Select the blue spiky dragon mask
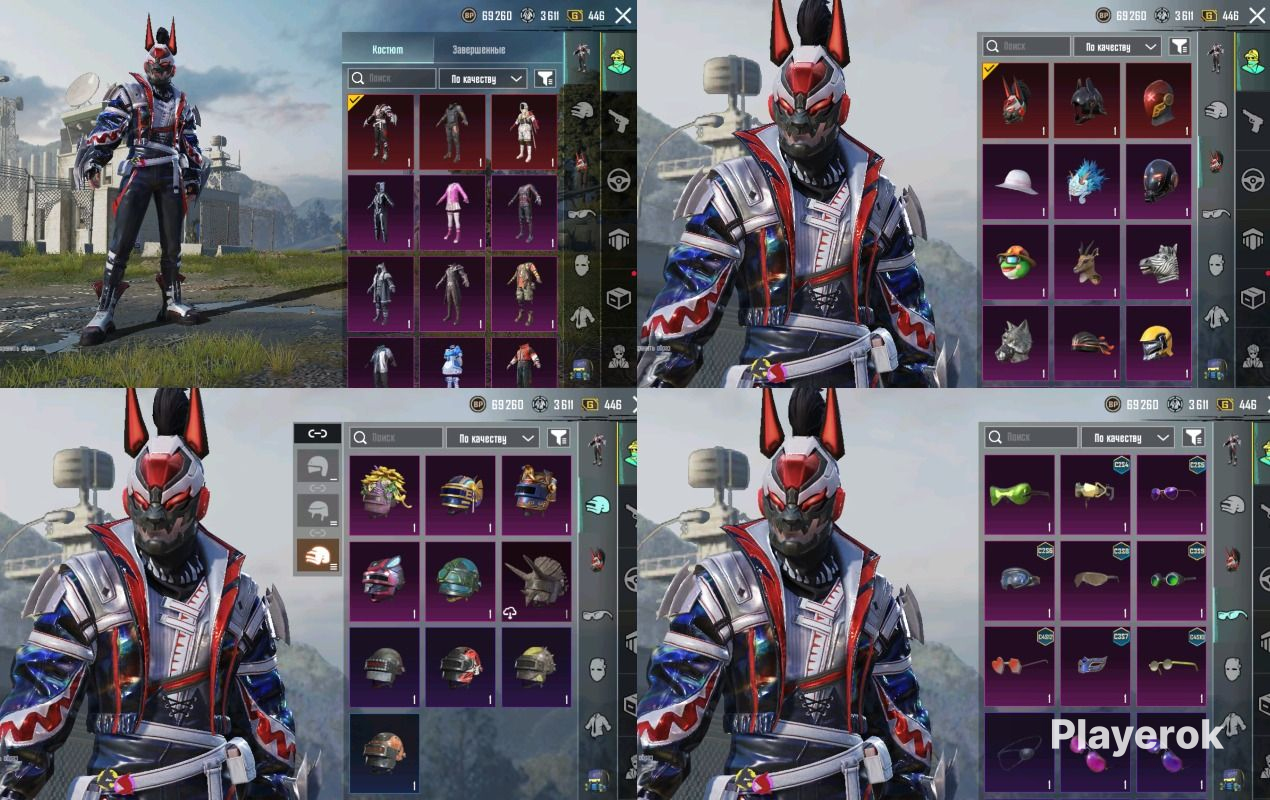This screenshot has height=800, width=1270. 1087,180
